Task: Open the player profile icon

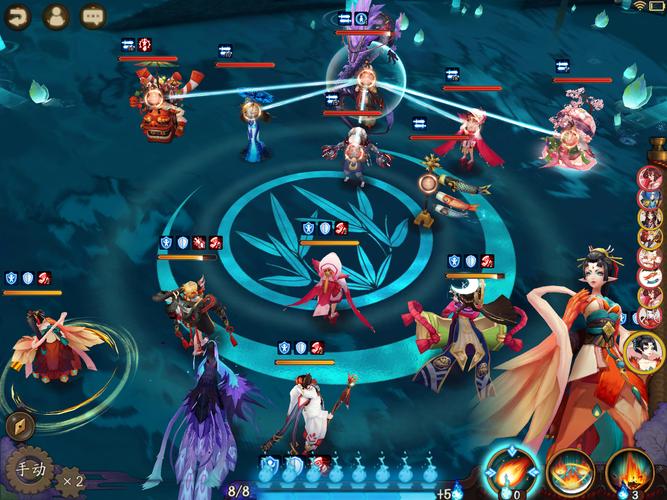Action: tap(56, 15)
